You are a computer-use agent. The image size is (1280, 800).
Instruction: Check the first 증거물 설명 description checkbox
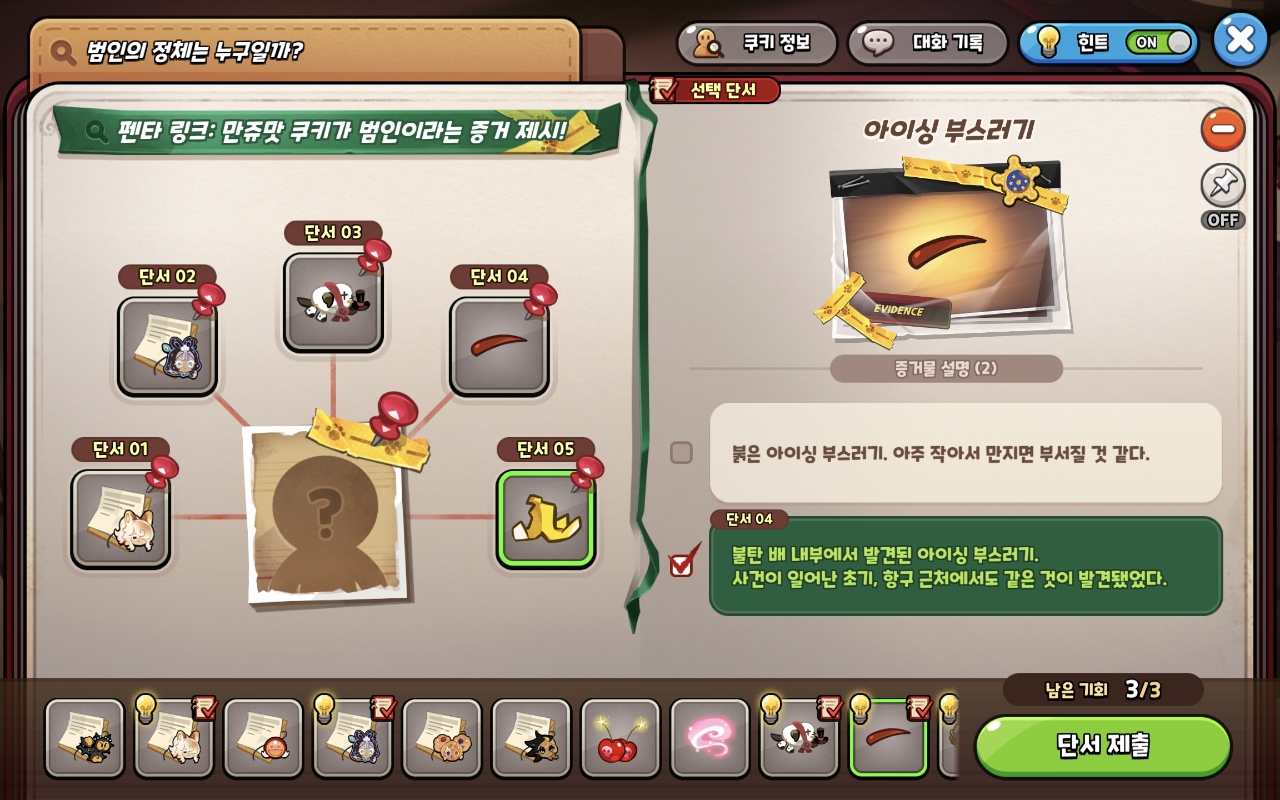coord(682,452)
